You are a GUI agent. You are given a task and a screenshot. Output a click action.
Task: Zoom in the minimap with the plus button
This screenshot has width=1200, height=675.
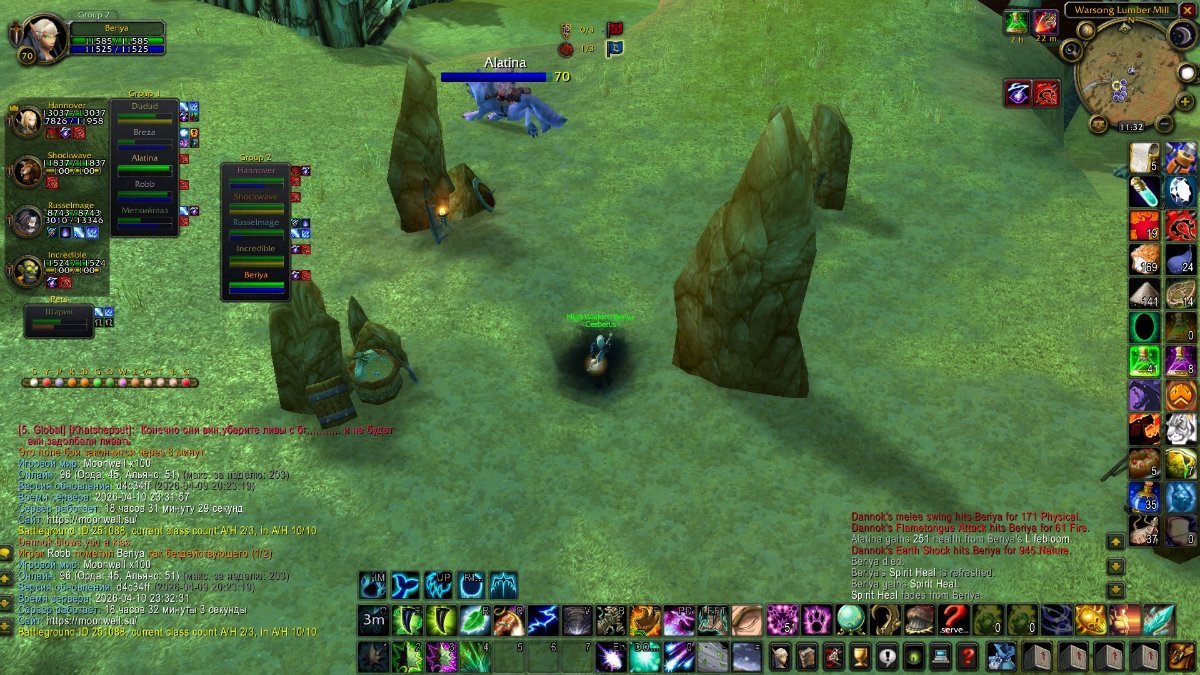point(1186,101)
